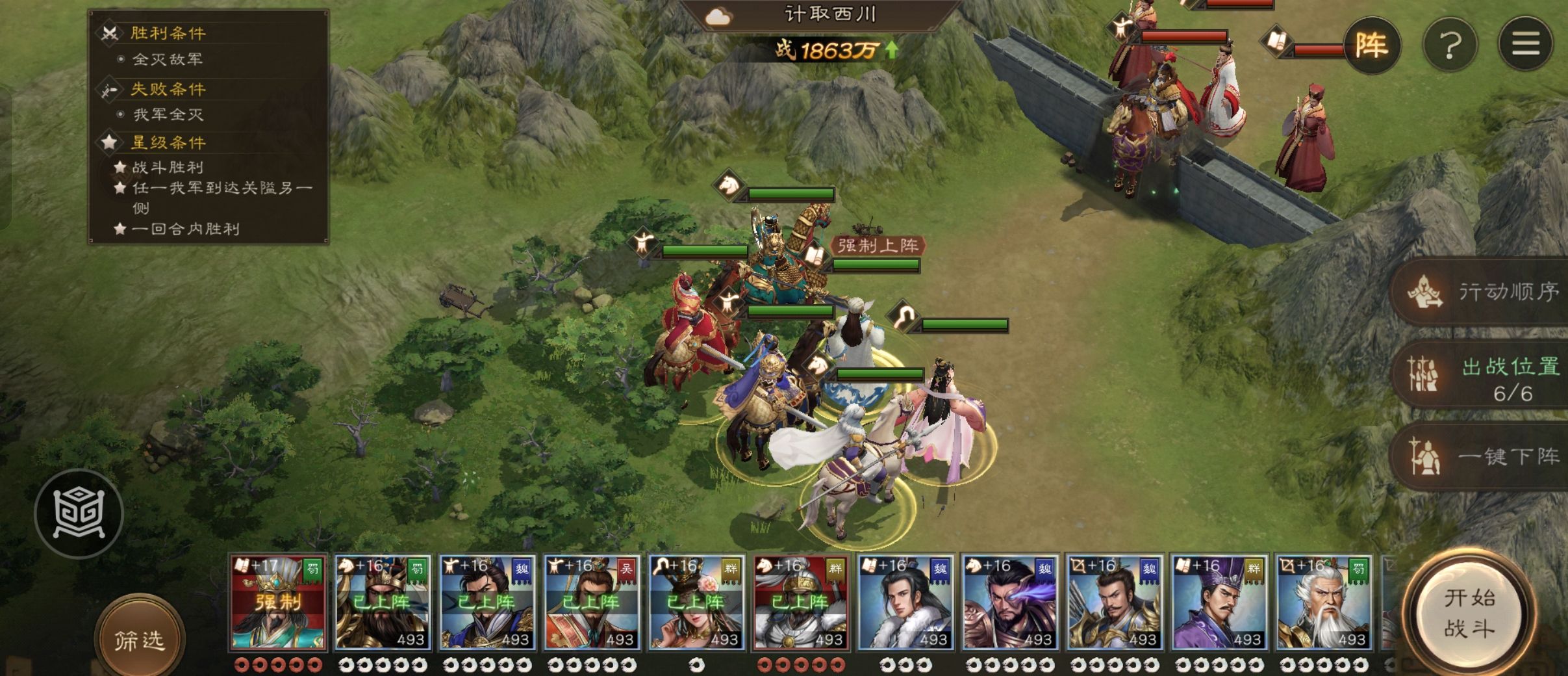Open the hamburger main menu

click(1525, 44)
